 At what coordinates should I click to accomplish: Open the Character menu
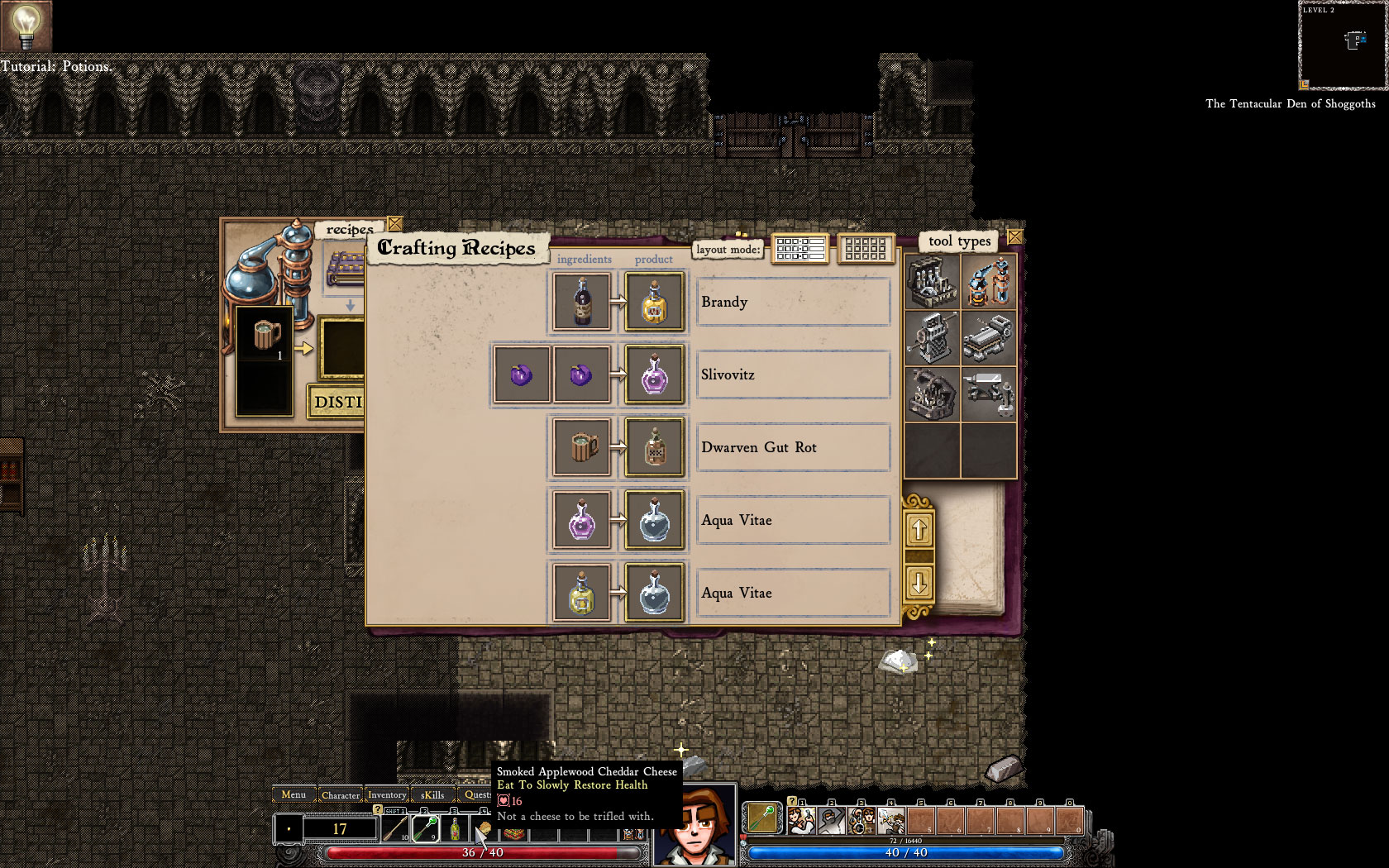point(341,794)
